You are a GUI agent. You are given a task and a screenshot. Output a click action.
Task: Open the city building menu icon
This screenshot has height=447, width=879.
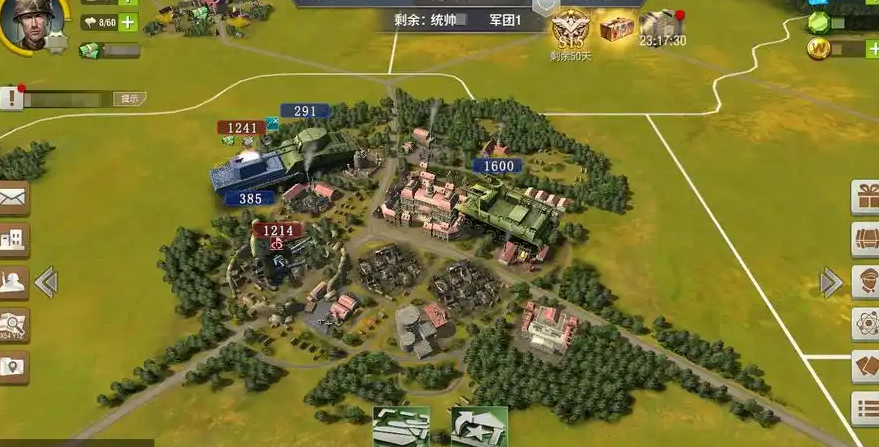tap(14, 240)
